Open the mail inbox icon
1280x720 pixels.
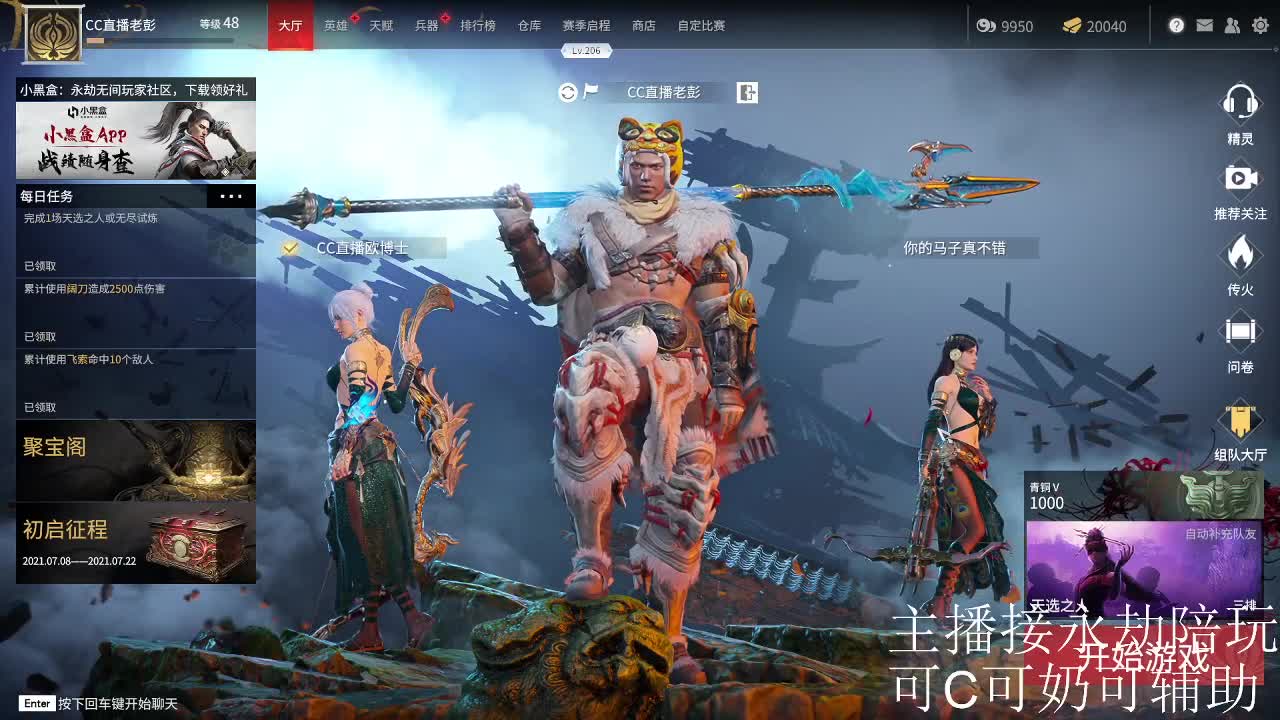(1204, 25)
